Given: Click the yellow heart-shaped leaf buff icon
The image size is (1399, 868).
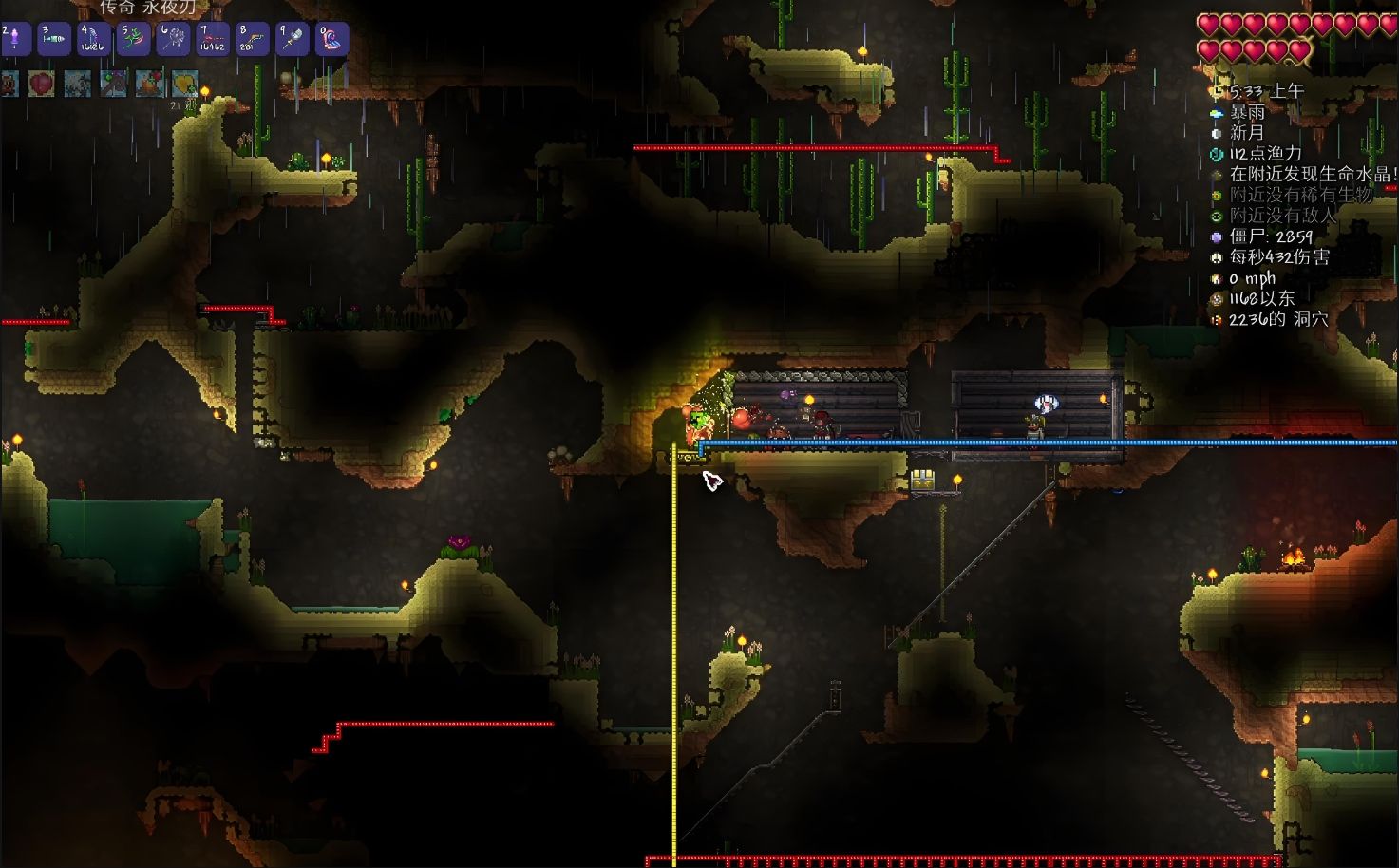Looking at the screenshot, I should coord(184,84).
